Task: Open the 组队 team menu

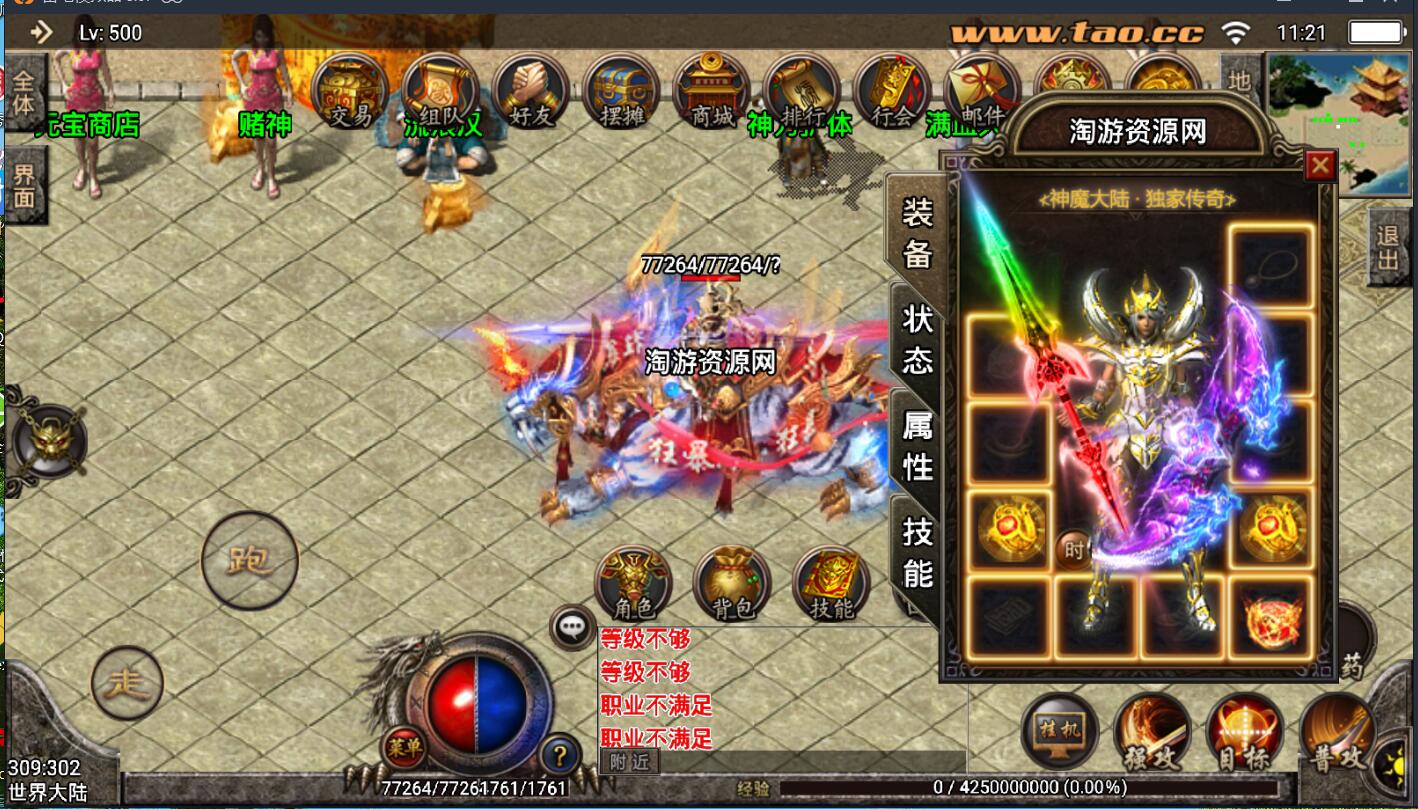Action: (x=440, y=92)
